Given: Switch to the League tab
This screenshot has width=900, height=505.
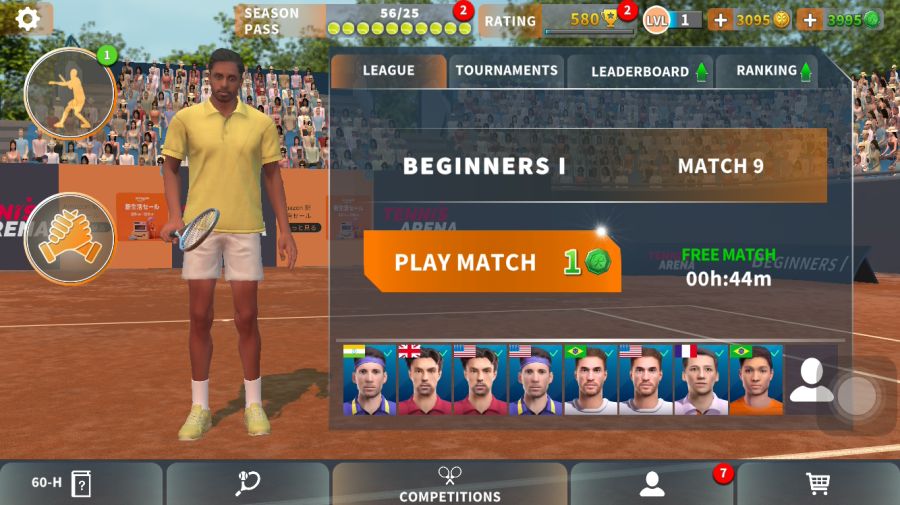Looking at the screenshot, I should (x=388, y=71).
